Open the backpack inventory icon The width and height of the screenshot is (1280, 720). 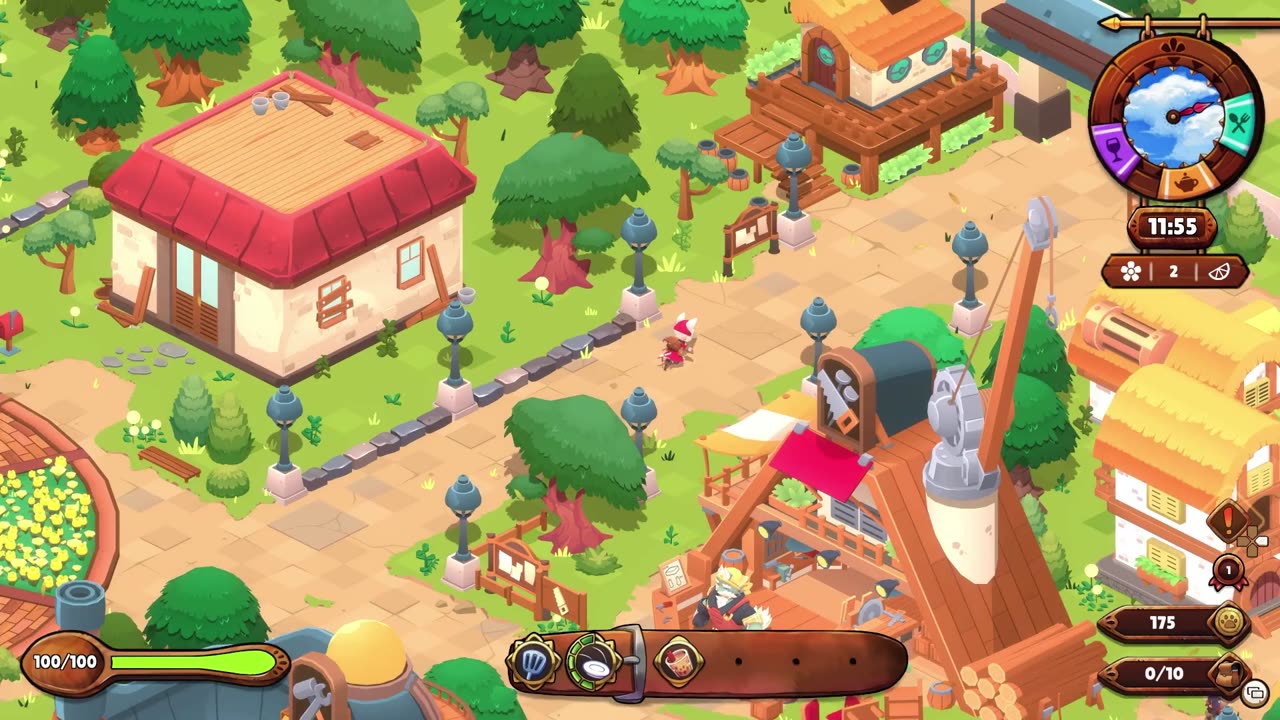[x=1229, y=673]
